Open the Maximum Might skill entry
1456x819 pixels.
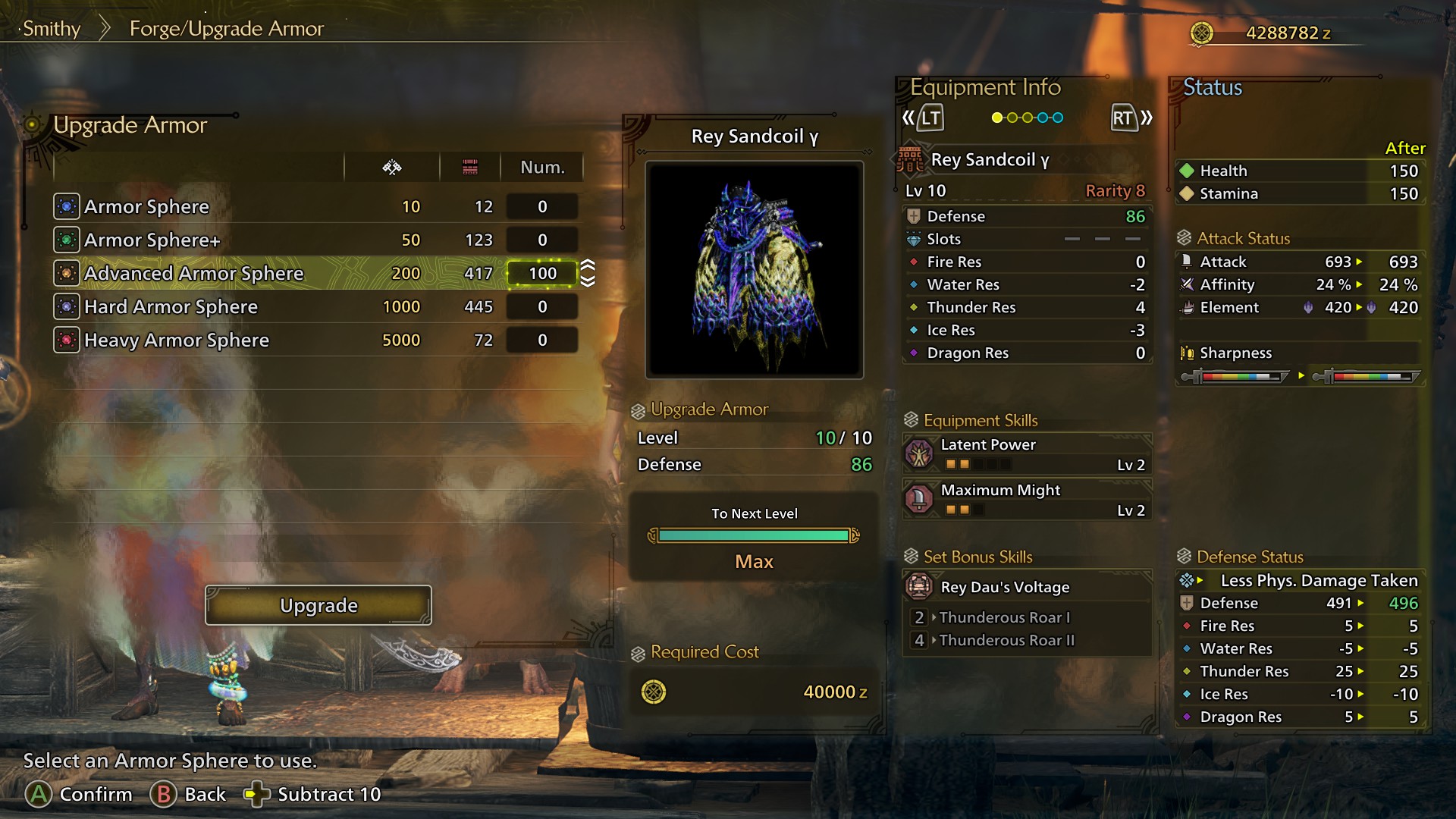click(x=1027, y=499)
